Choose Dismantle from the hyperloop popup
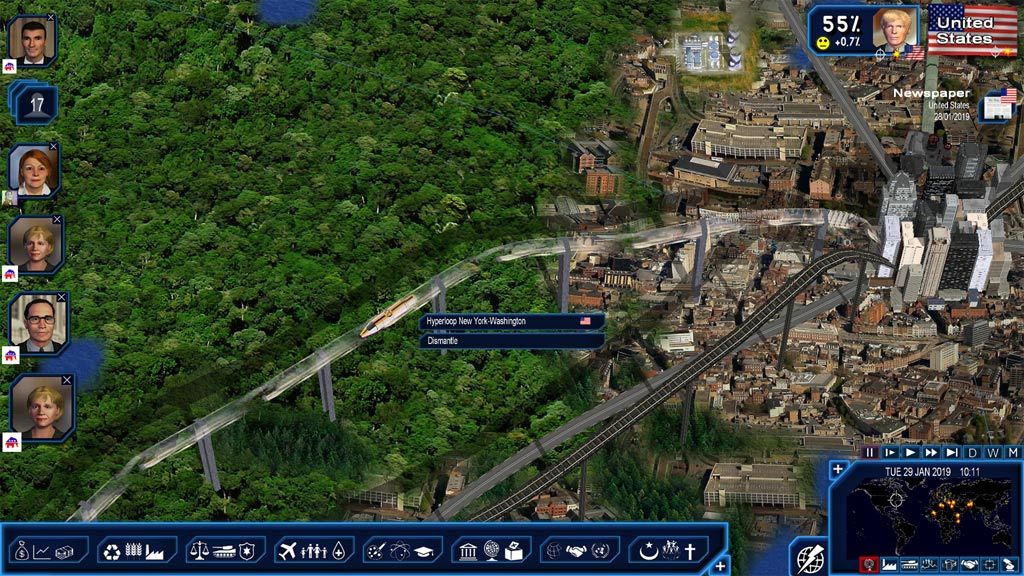Screen dimensions: 1024x576 tap(511, 340)
